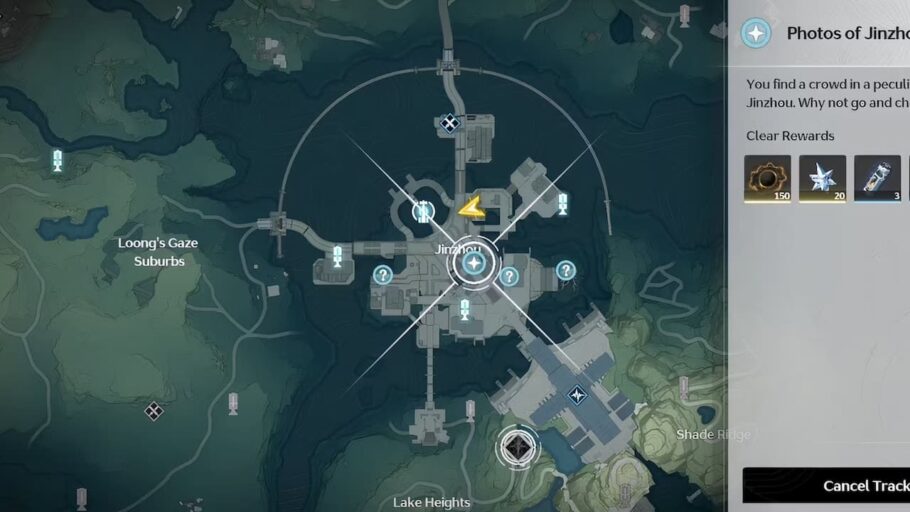Select the tracked quest marker at Jinzhou
910x512 pixels.
click(474, 264)
